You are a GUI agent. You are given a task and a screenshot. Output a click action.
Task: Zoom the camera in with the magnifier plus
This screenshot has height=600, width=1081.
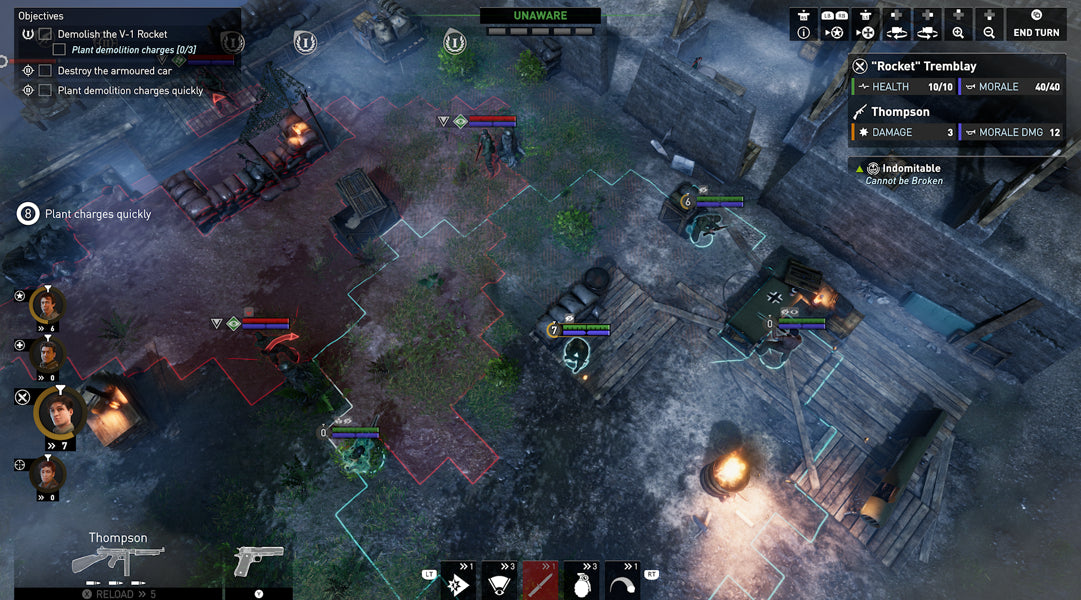tap(958, 24)
